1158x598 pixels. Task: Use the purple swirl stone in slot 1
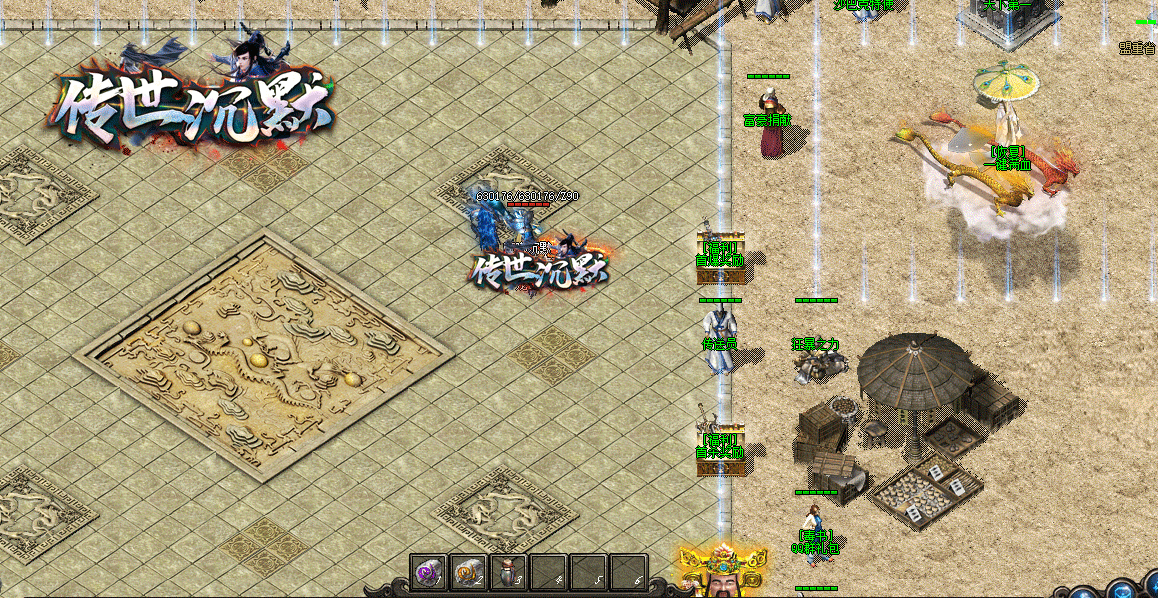(428, 573)
